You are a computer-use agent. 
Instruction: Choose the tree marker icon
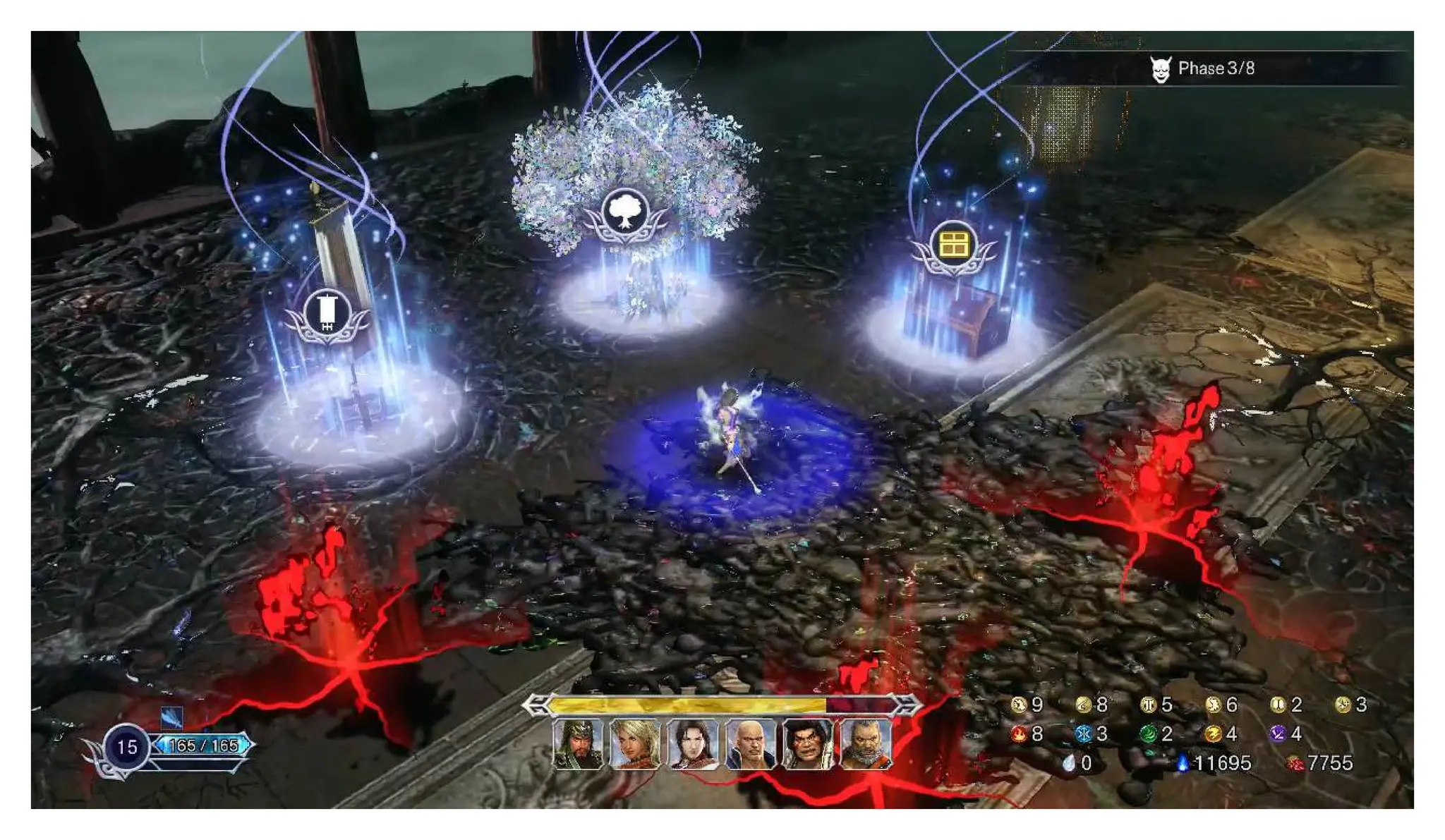point(624,212)
